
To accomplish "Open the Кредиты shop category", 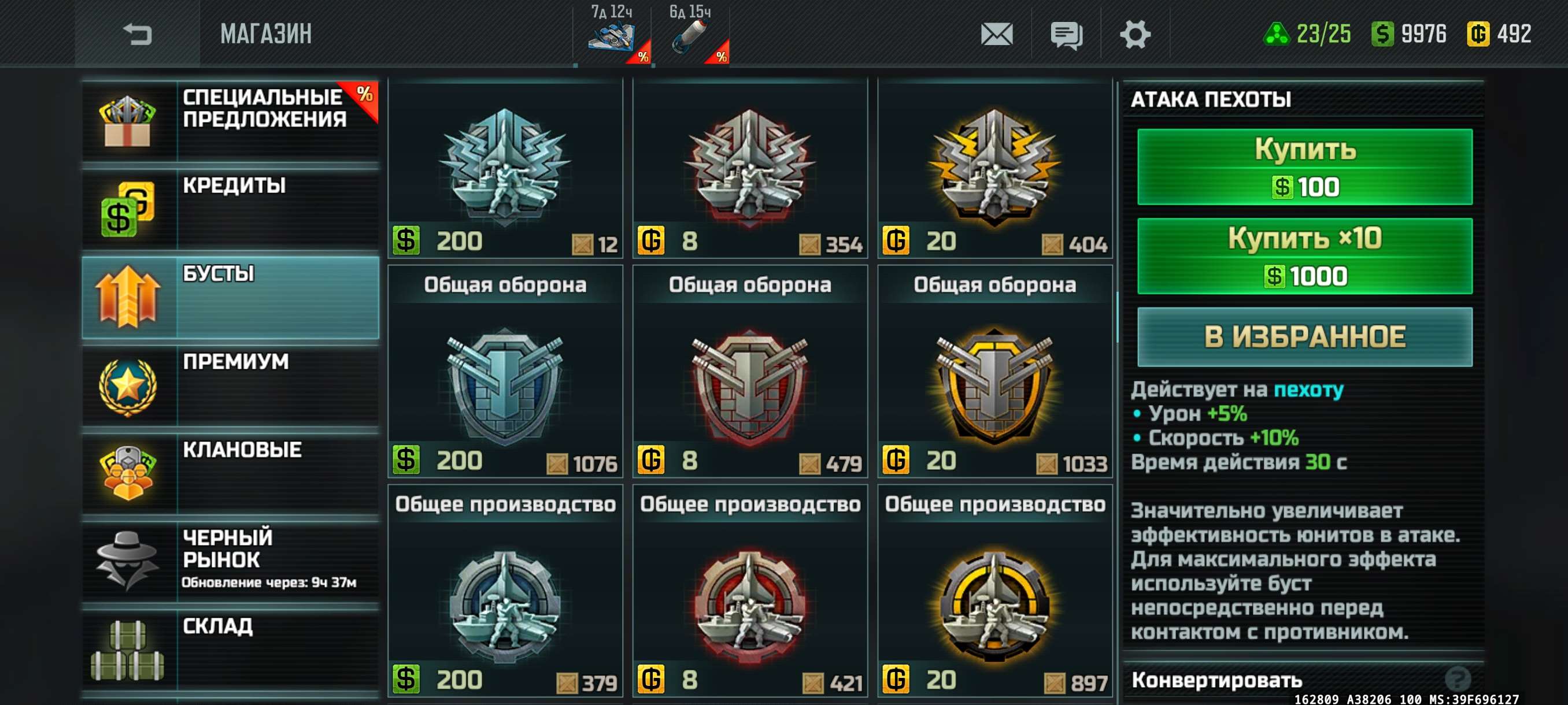I will coord(230,208).
